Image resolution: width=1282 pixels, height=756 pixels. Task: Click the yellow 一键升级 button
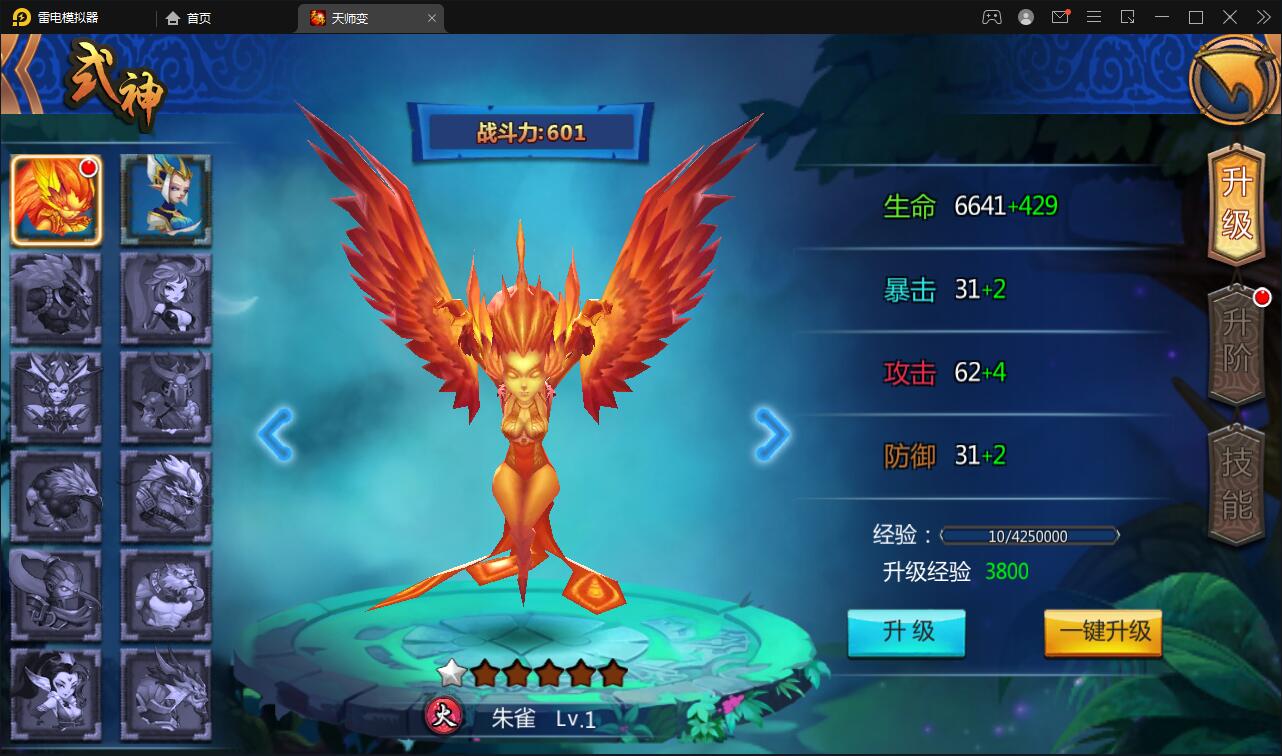coord(1103,632)
